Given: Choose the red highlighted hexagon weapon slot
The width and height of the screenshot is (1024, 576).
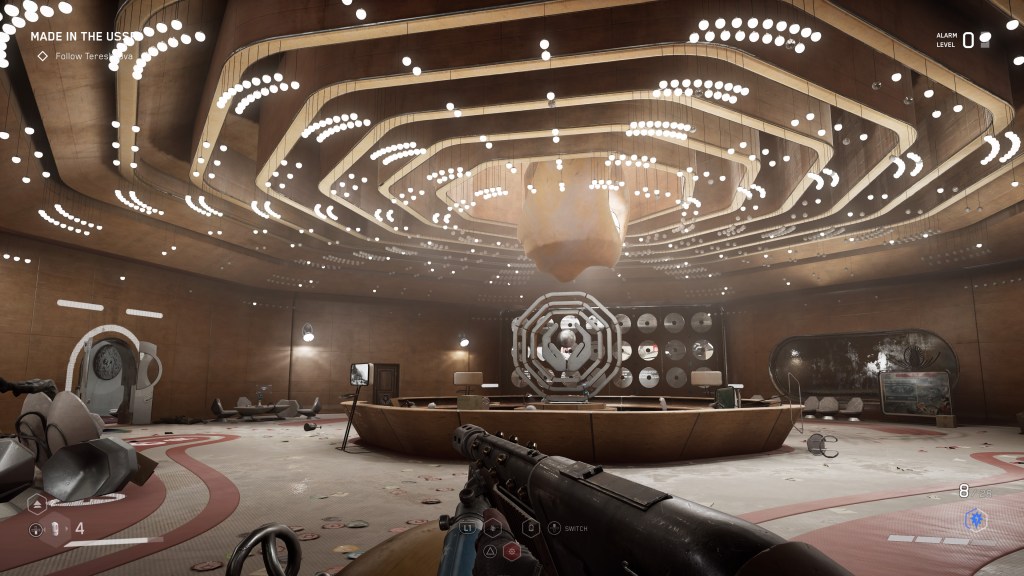Looking at the screenshot, I should click(510, 549).
